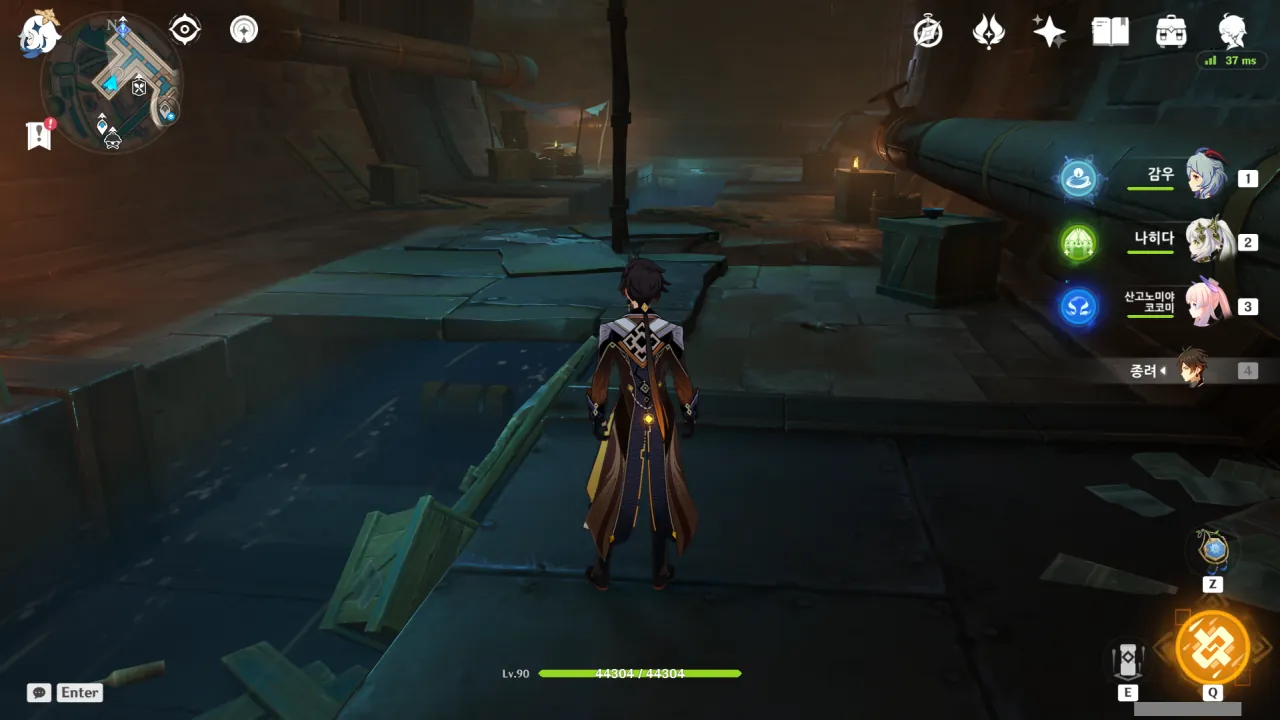Open the adventurer handbook book icon
Screen dimensions: 1280x720
point(1110,32)
